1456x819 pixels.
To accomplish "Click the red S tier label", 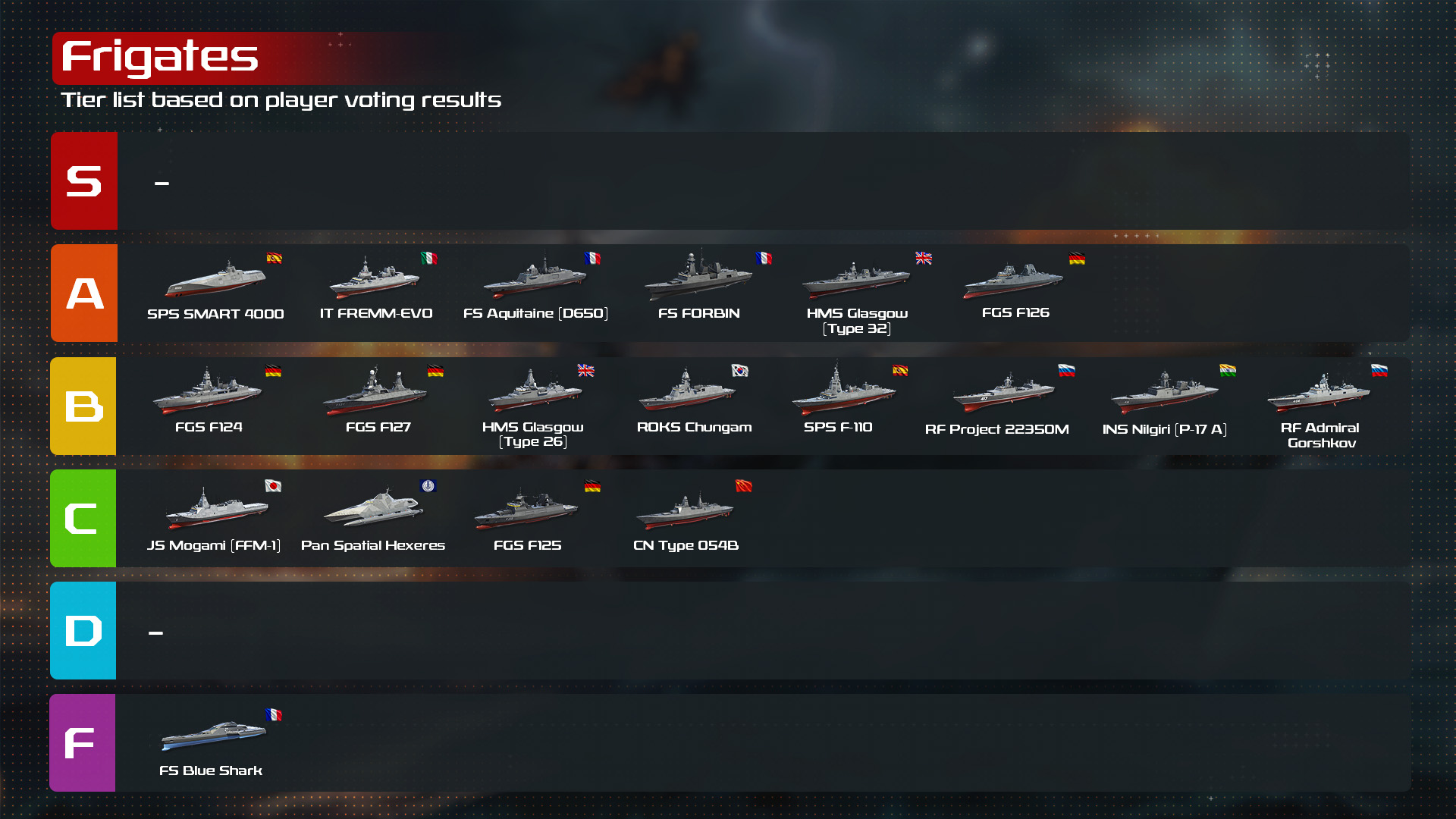I will [84, 181].
